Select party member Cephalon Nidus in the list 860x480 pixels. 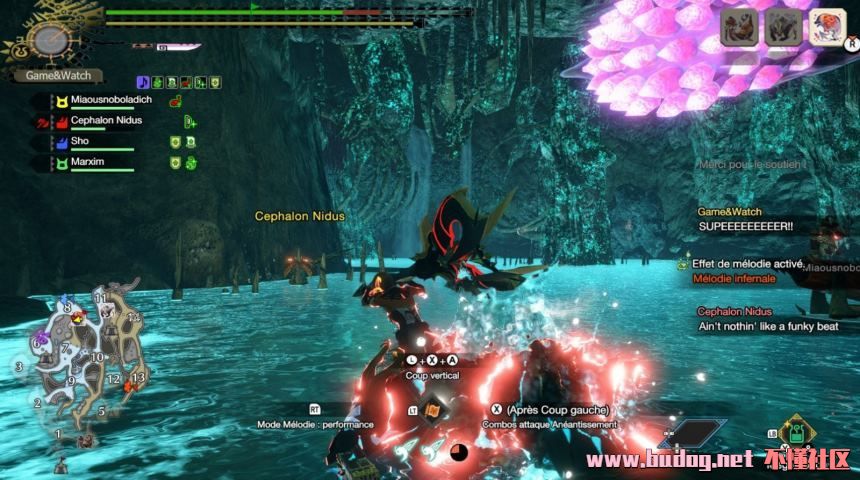click(105, 121)
